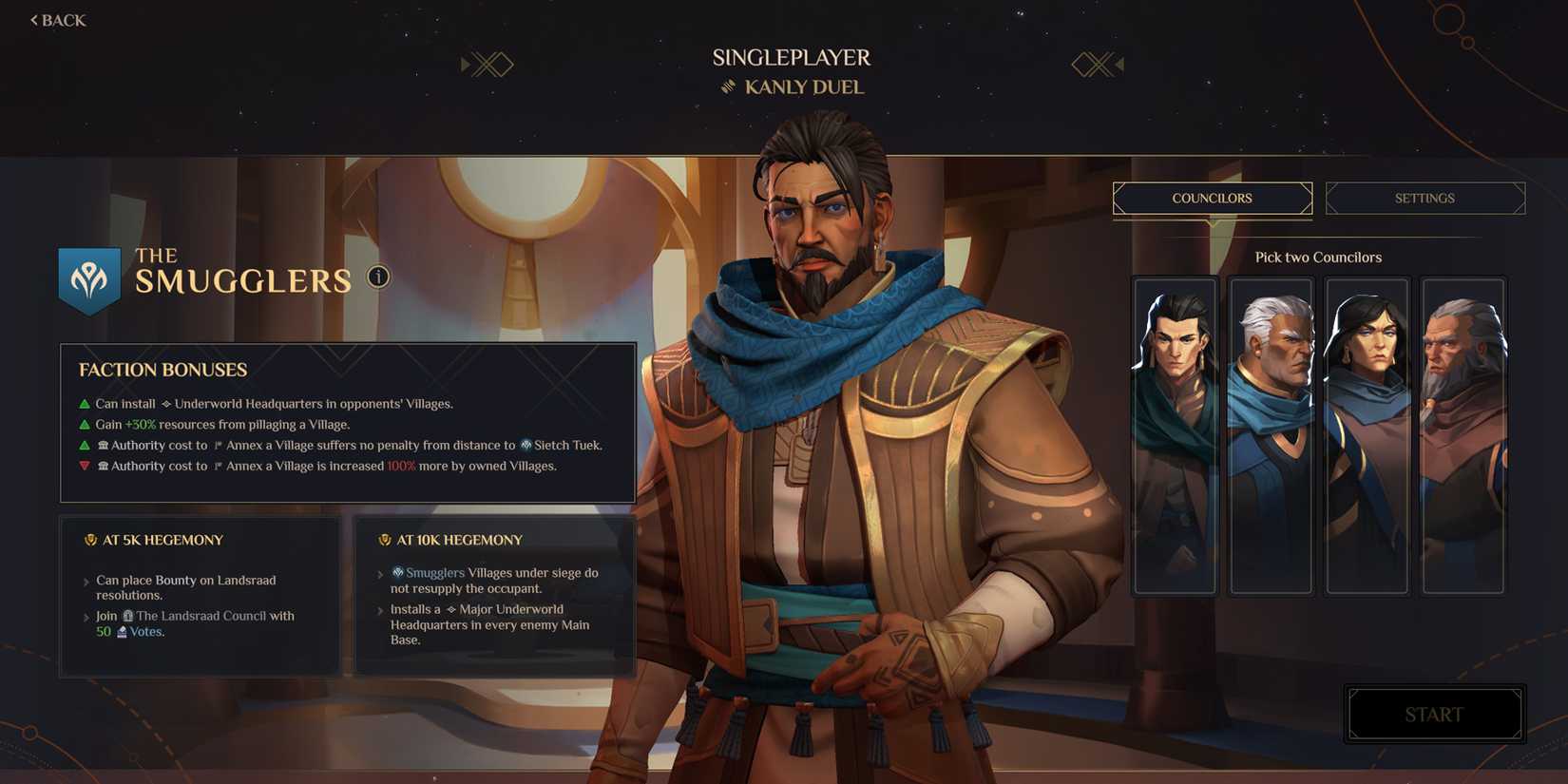Expand the Join Landsraad Council chevron
1568x784 pixels.
pyautogui.click(x=86, y=616)
